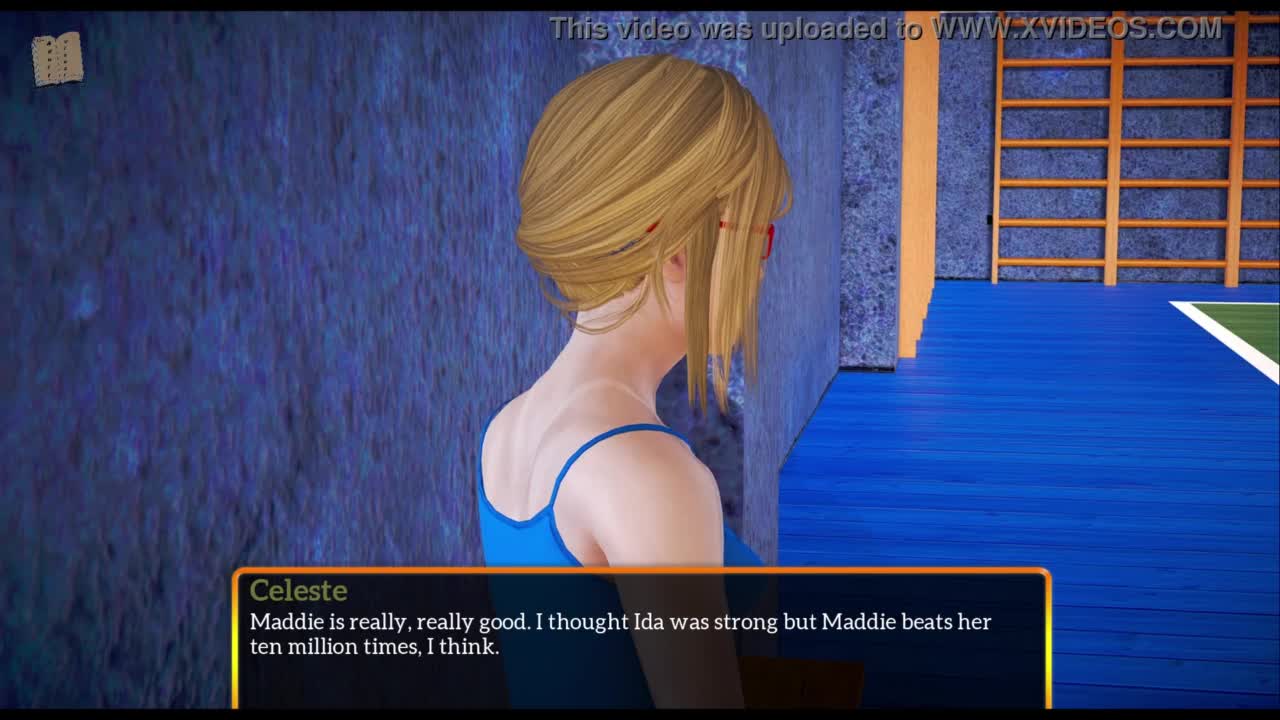Open the journal book icon
Viewport: 1280px width, 720px height.
57,59
